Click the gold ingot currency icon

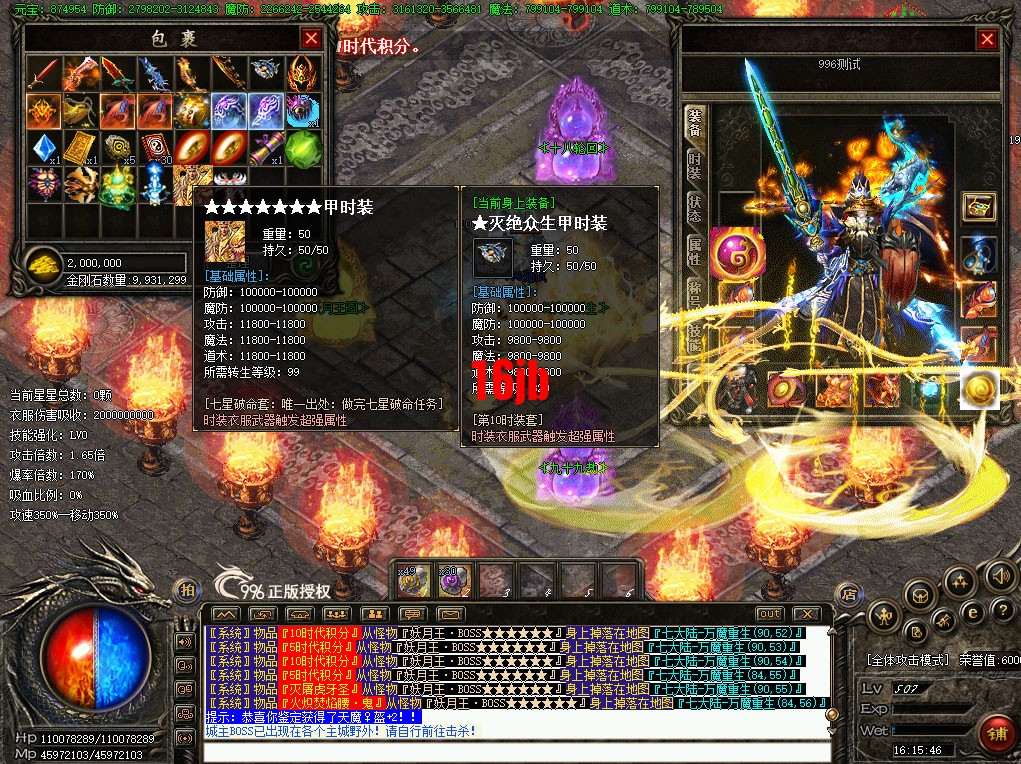43,263
